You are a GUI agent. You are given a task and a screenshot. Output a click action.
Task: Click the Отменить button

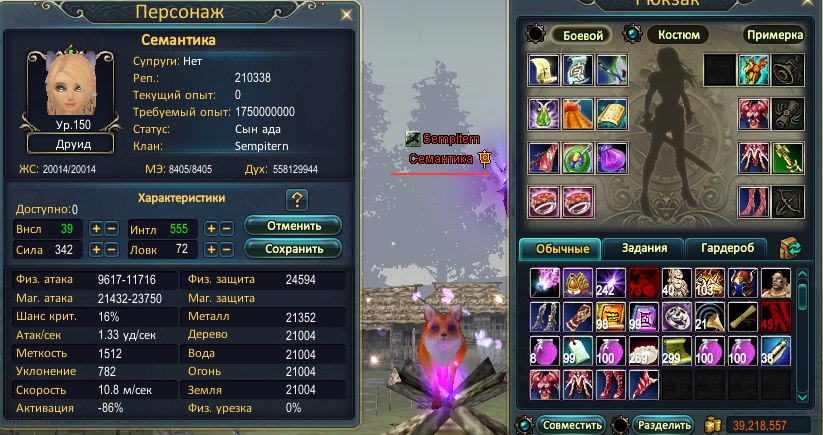[x=292, y=225]
